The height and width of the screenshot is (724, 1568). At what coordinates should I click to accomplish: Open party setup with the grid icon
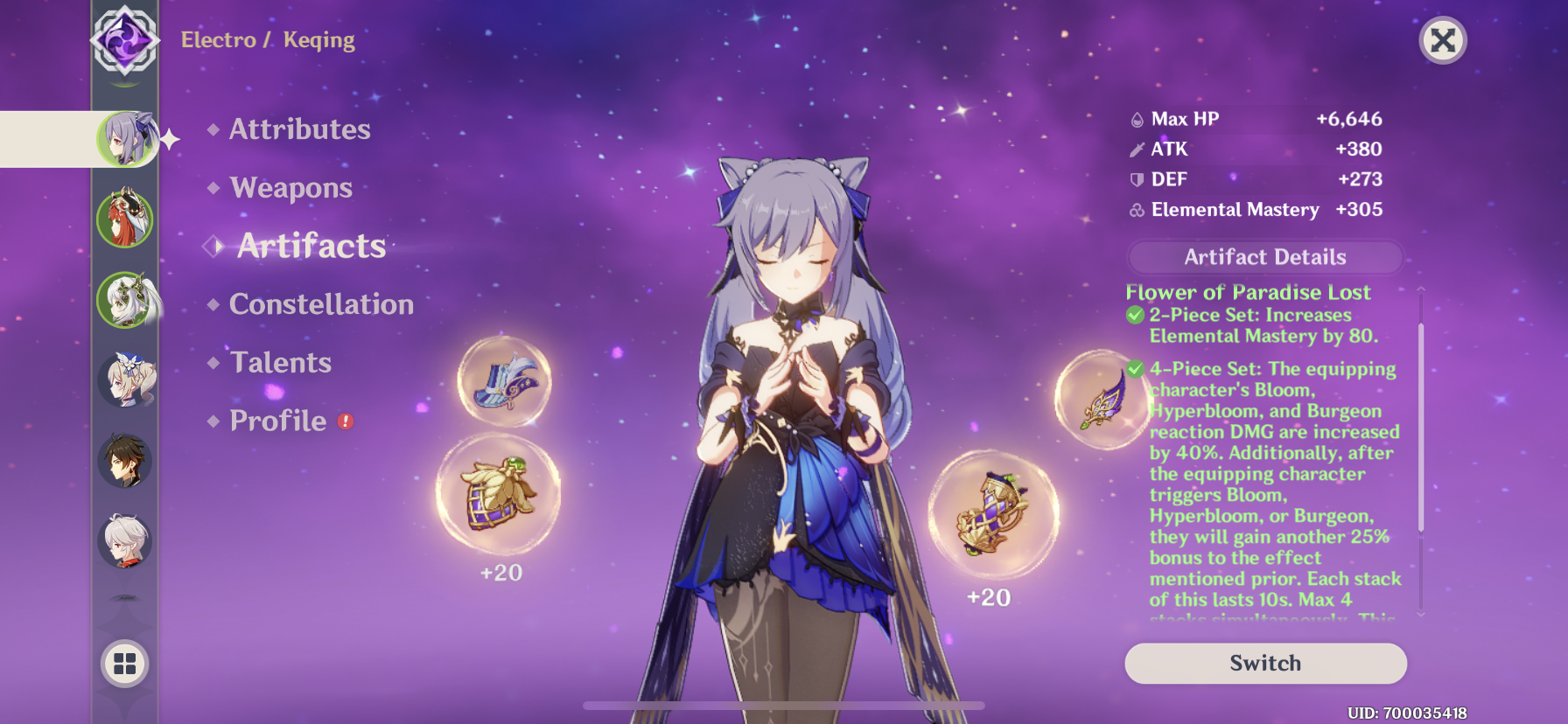(122, 663)
